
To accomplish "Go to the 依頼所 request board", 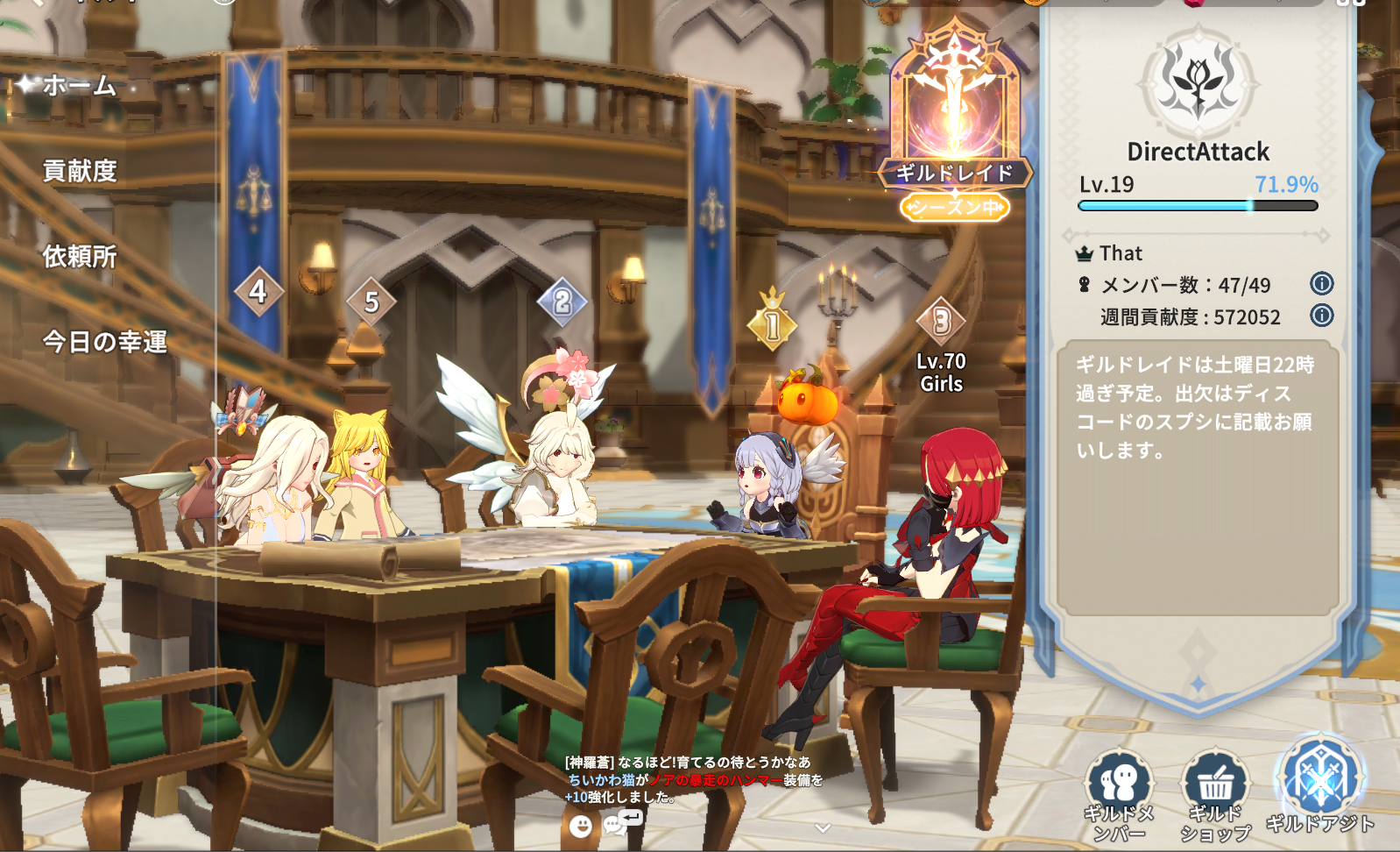I will [x=80, y=256].
